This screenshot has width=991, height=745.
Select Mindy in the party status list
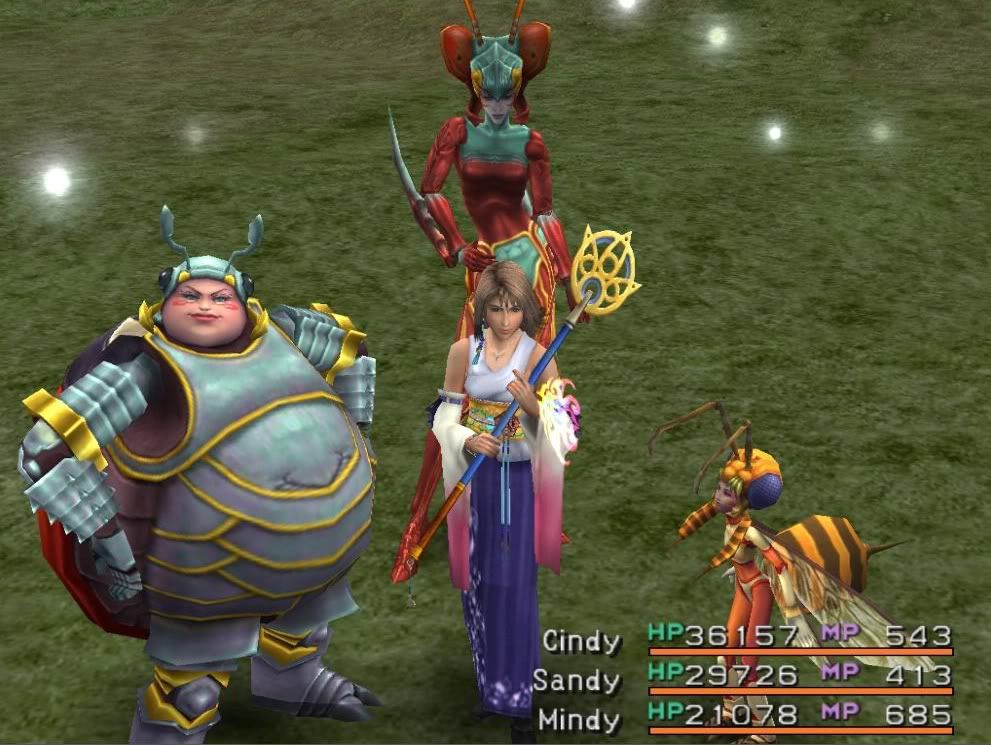tap(579, 718)
